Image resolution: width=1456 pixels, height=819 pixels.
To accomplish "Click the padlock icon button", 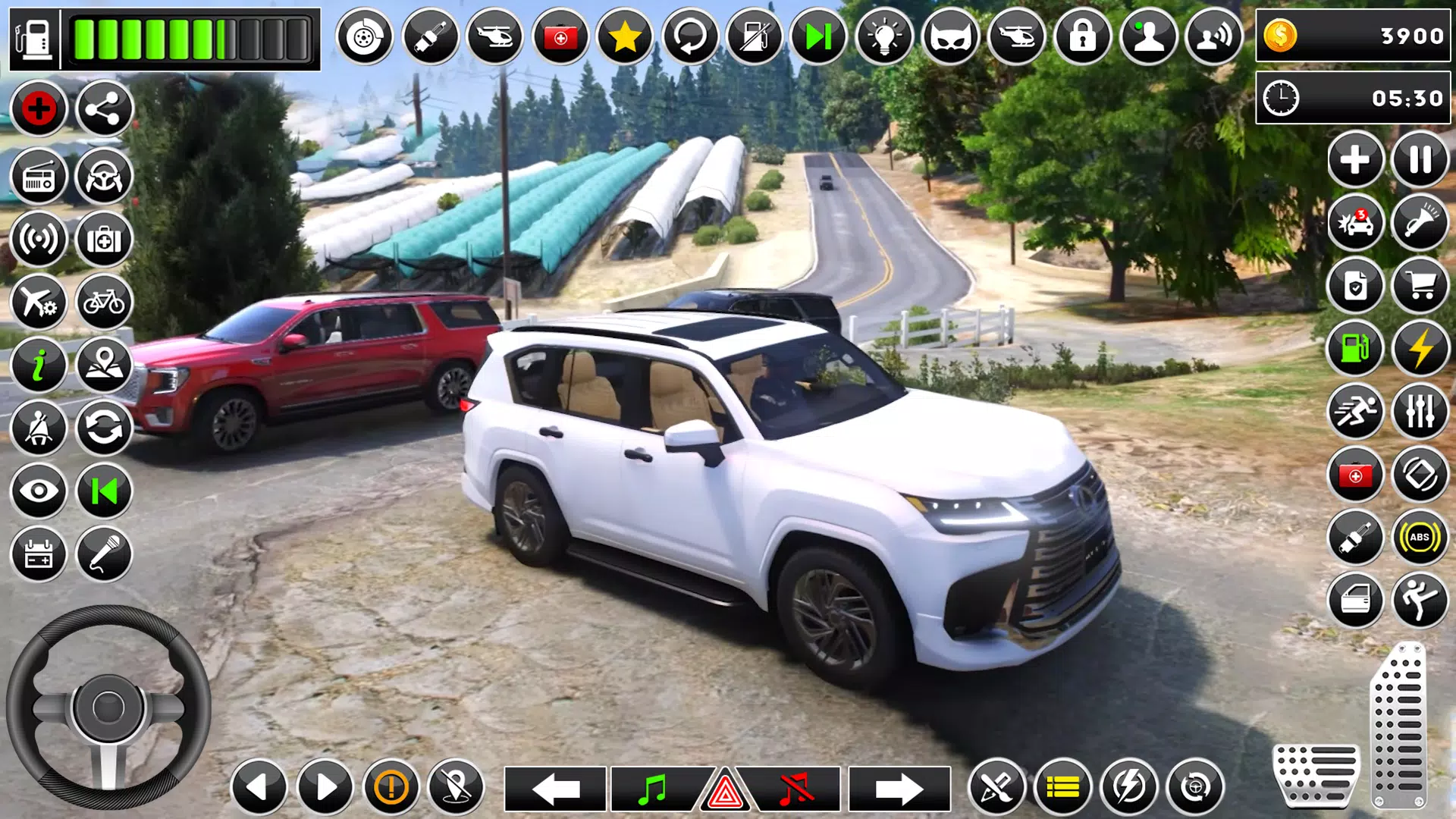I will tap(1082, 36).
